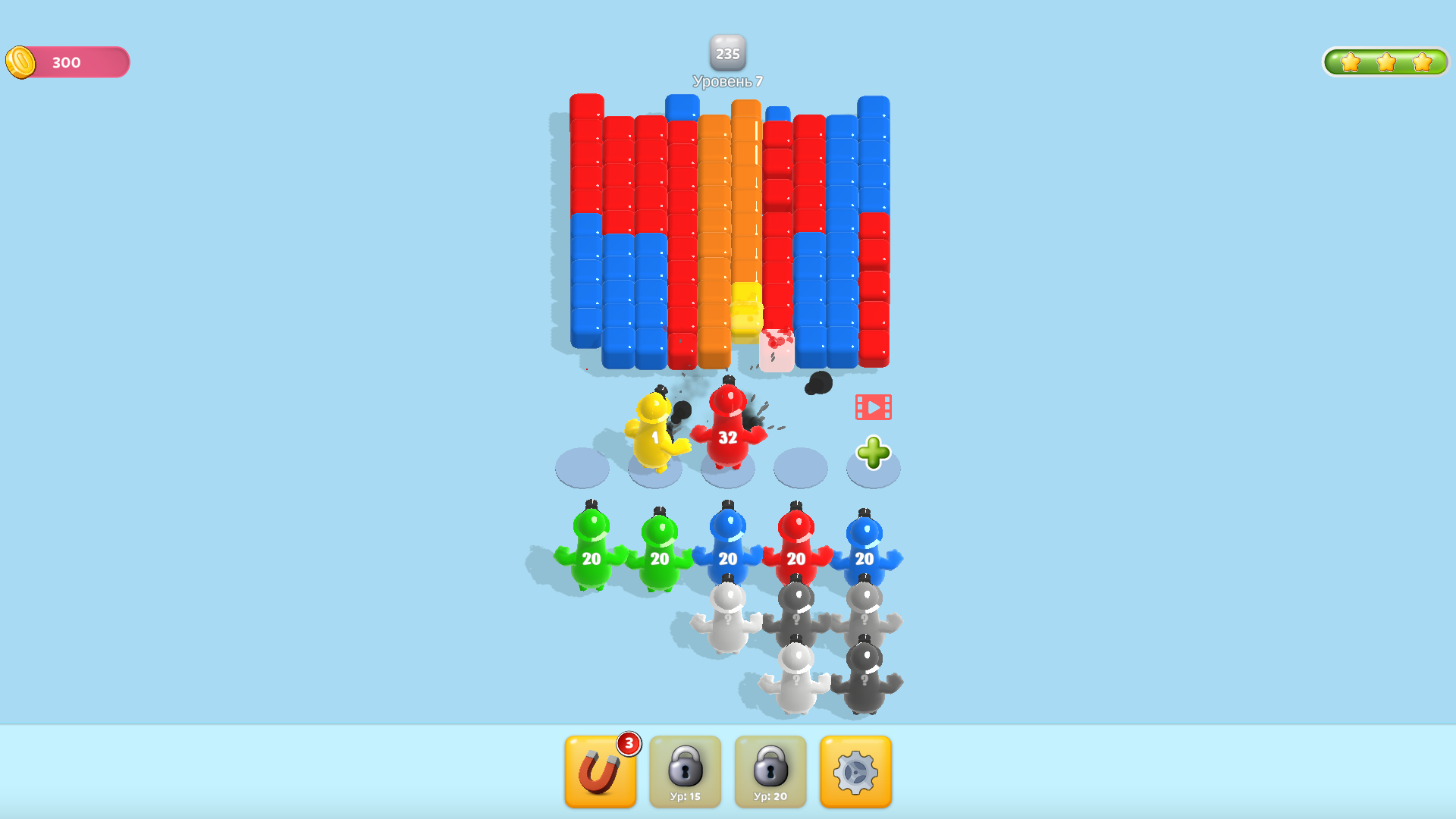The image size is (1456, 819).
Task: Open the settings gear
Action: click(855, 770)
